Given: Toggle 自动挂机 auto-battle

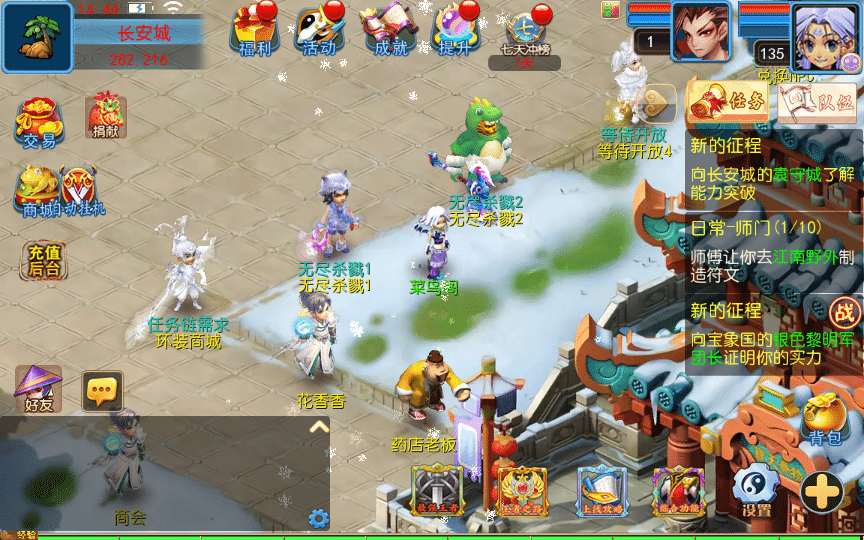Looking at the screenshot, I should pos(82,190).
